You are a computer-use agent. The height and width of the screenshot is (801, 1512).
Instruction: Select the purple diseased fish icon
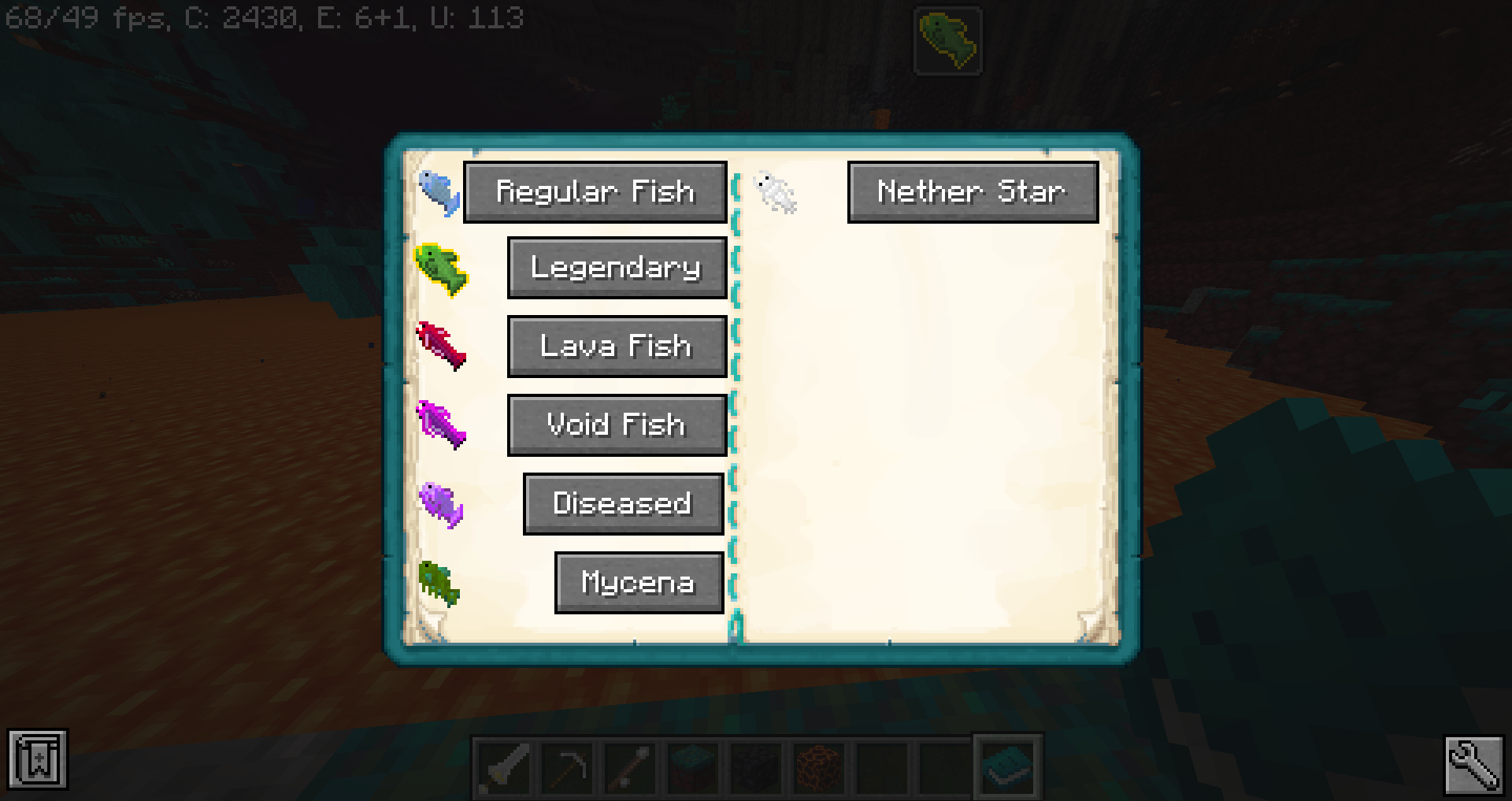[441, 506]
